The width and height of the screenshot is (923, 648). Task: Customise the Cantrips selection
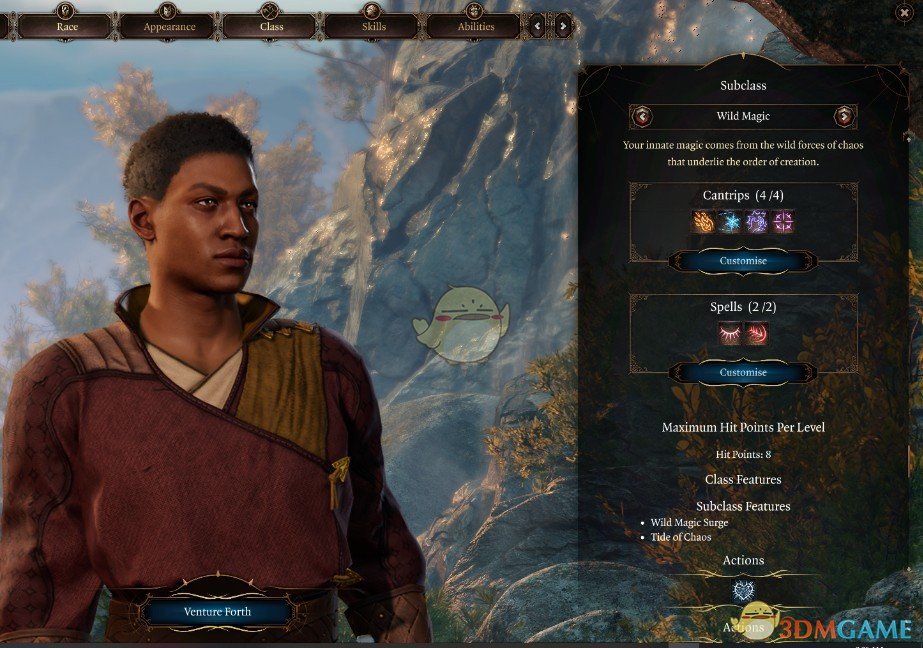[743, 261]
